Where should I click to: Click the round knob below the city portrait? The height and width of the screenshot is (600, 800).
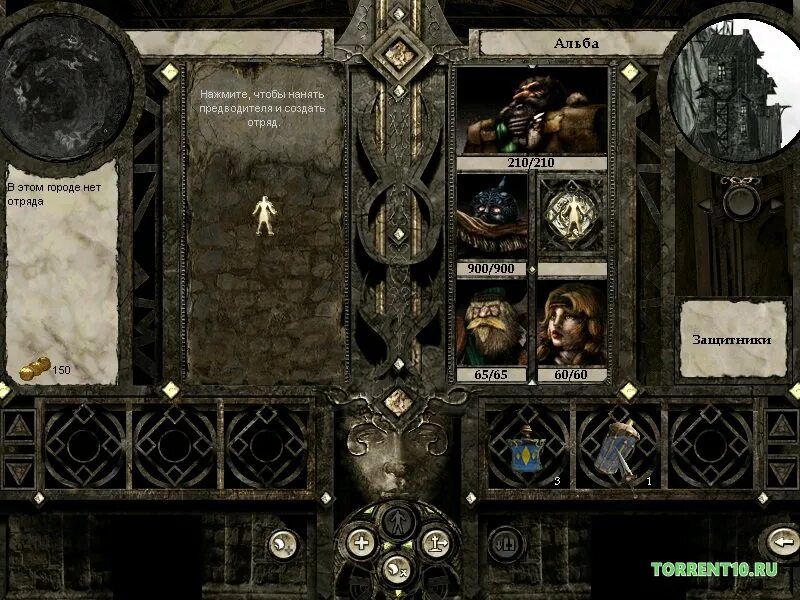pos(738,200)
